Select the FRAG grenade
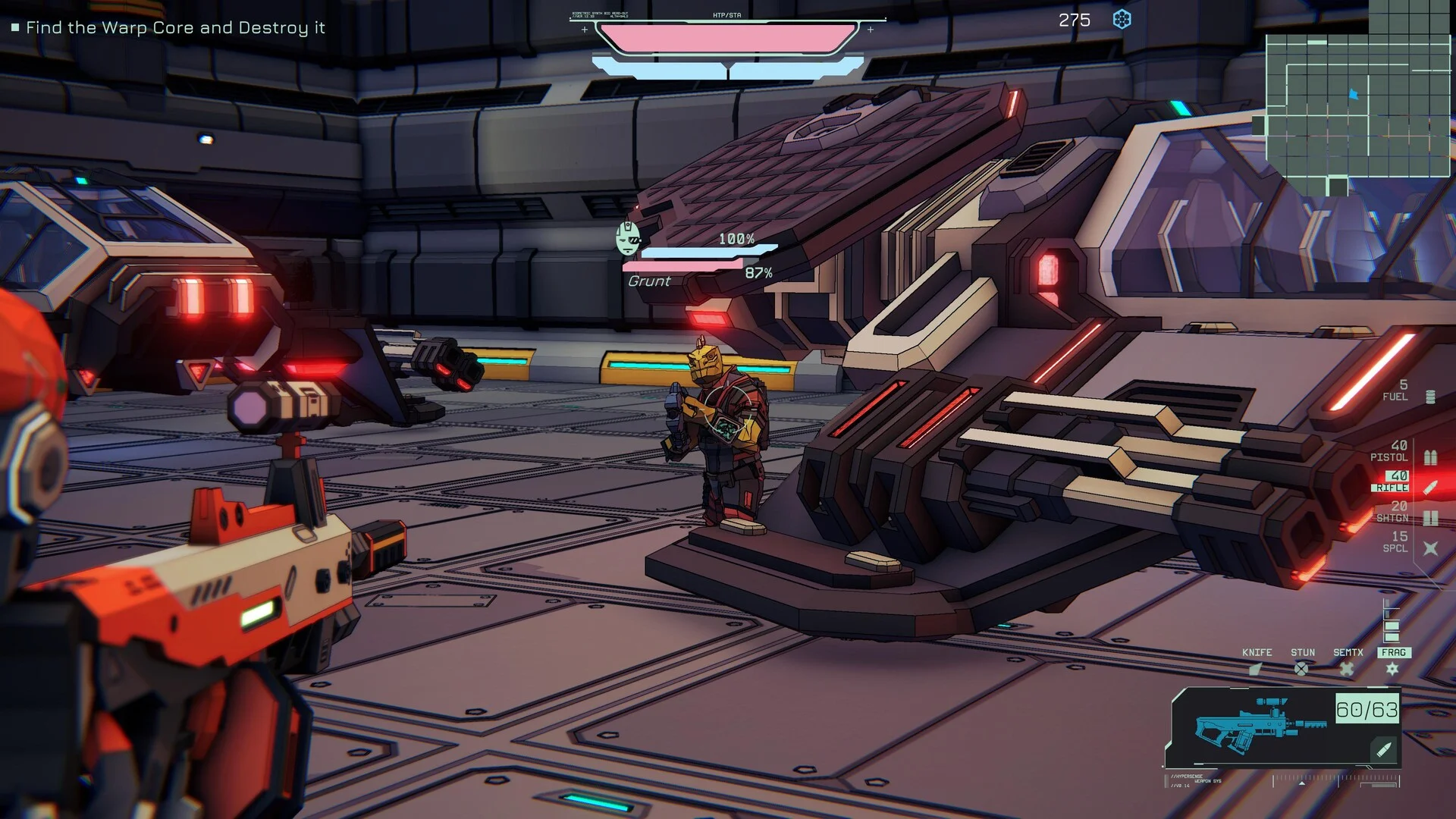 (1393, 661)
